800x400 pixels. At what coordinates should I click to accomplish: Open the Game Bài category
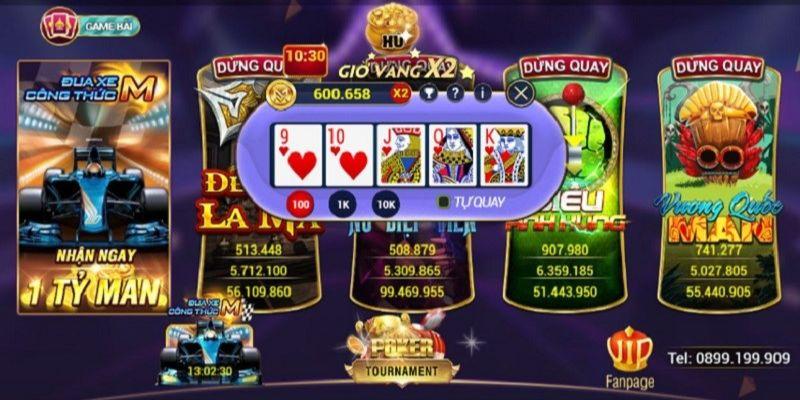click(x=91, y=25)
